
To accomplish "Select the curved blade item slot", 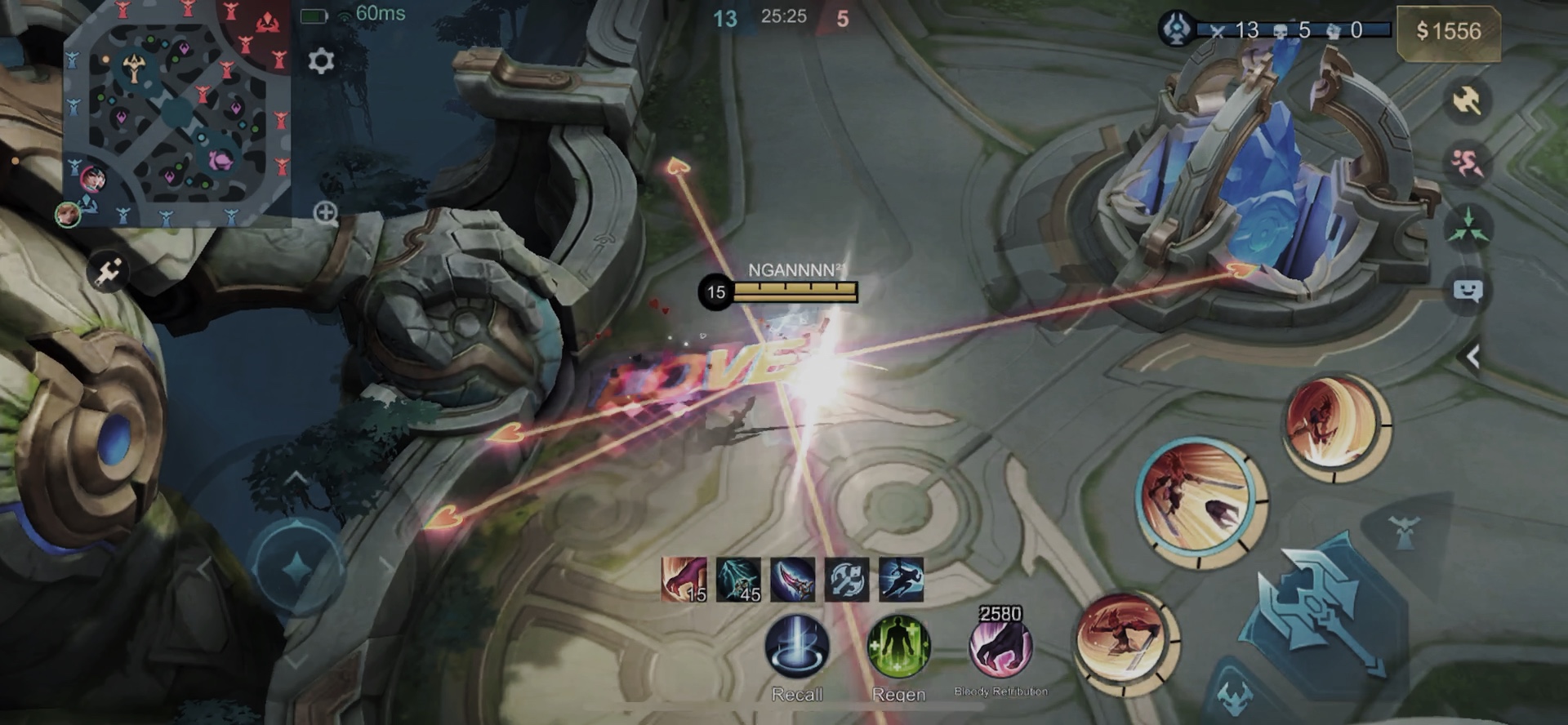I will [792, 580].
